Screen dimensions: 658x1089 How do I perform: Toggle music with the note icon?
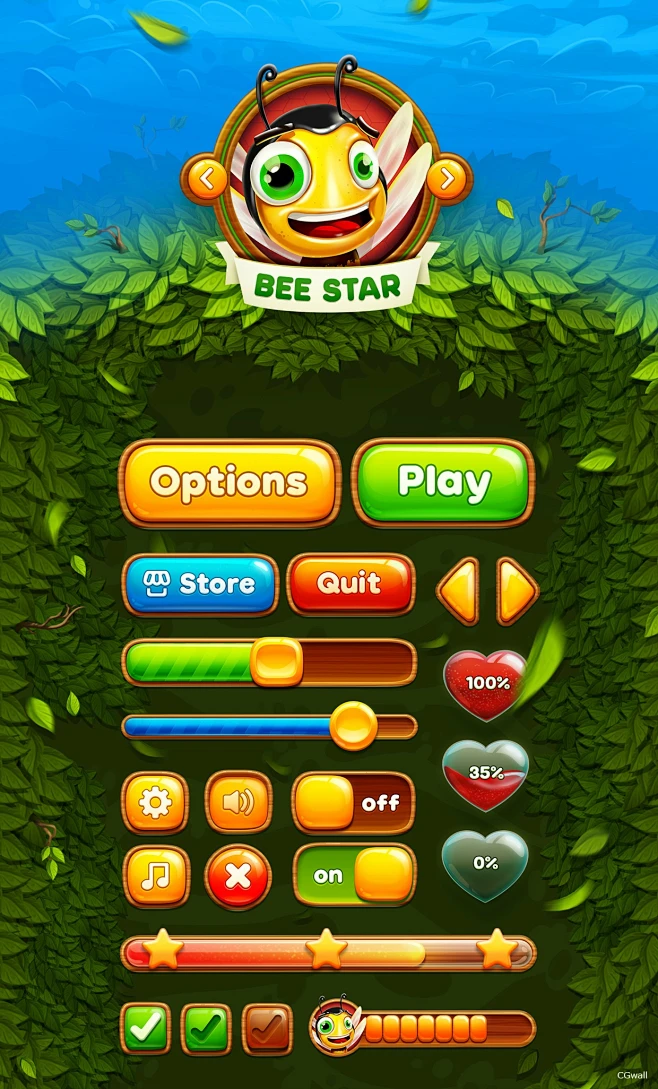[x=155, y=876]
